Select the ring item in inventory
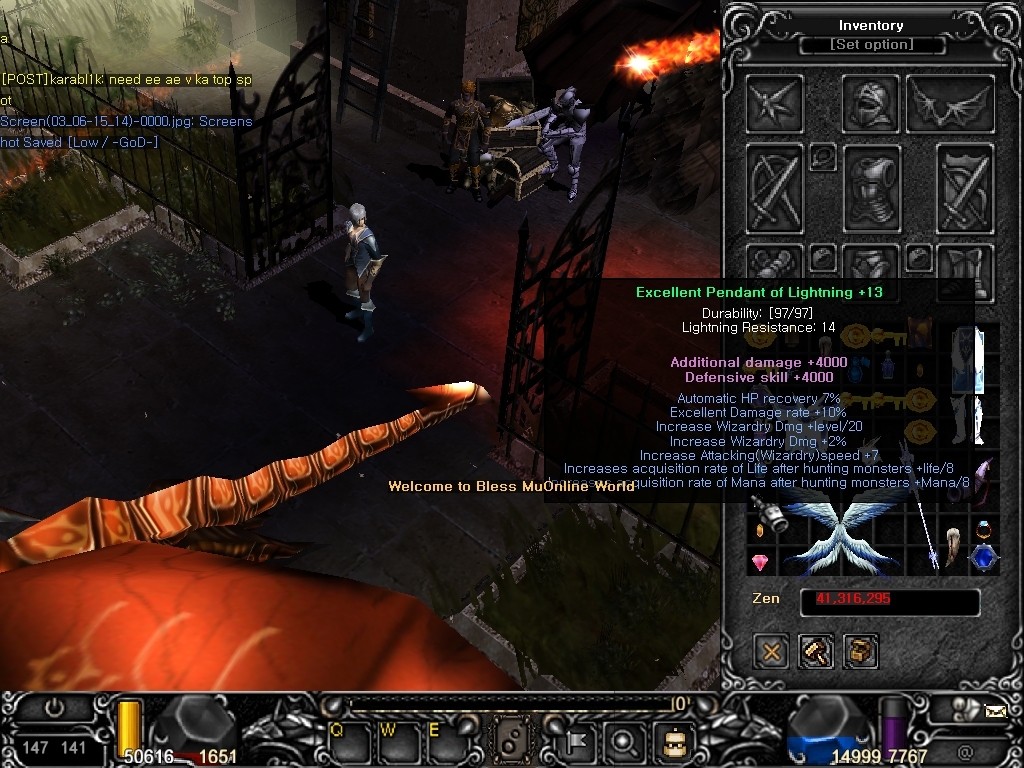 pos(984,527)
